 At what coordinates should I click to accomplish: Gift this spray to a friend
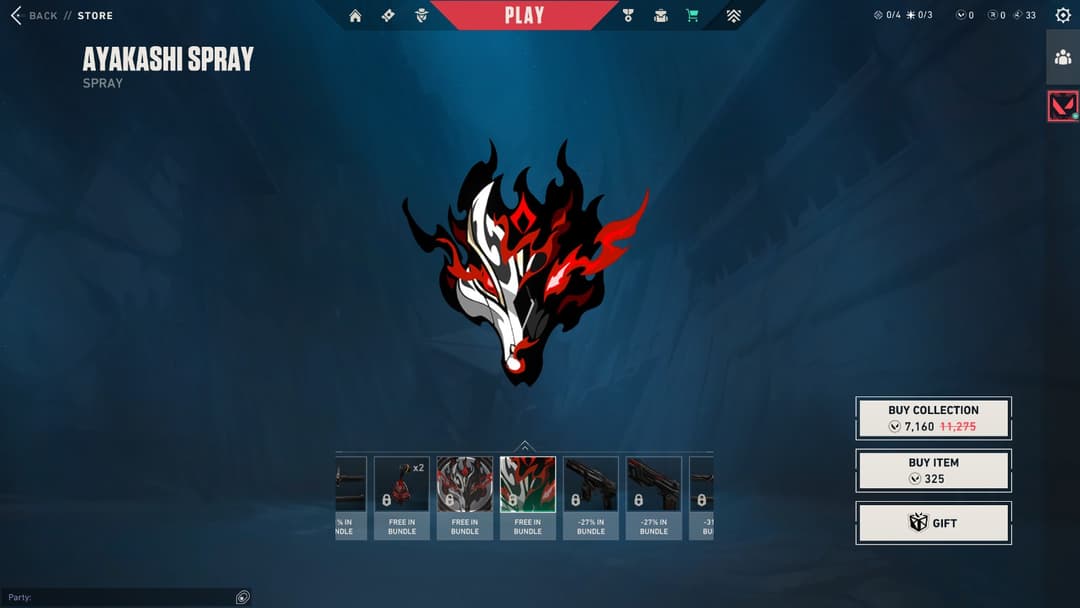(x=933, y=523)
